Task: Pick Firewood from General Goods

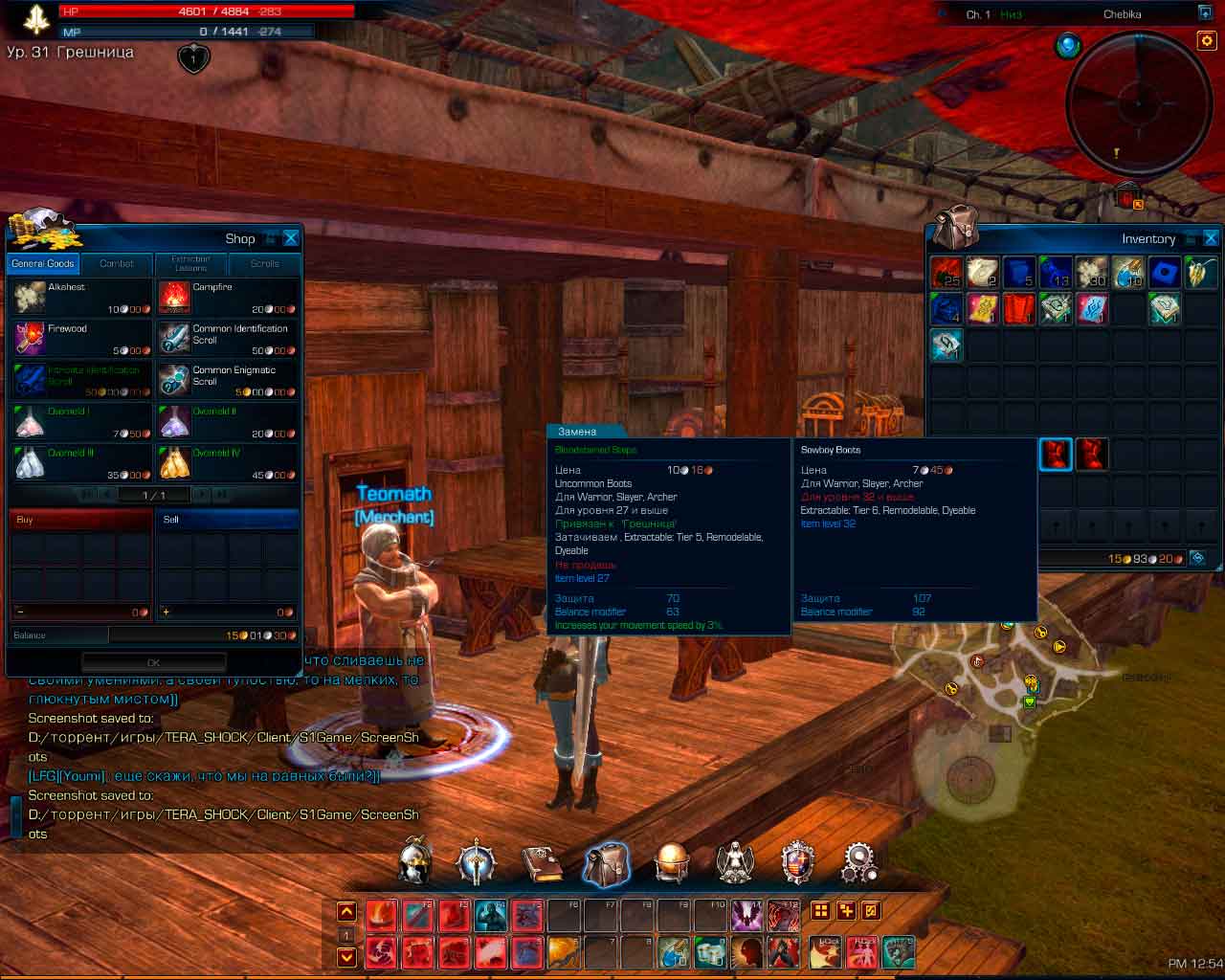Action: [x=80, y=339]
